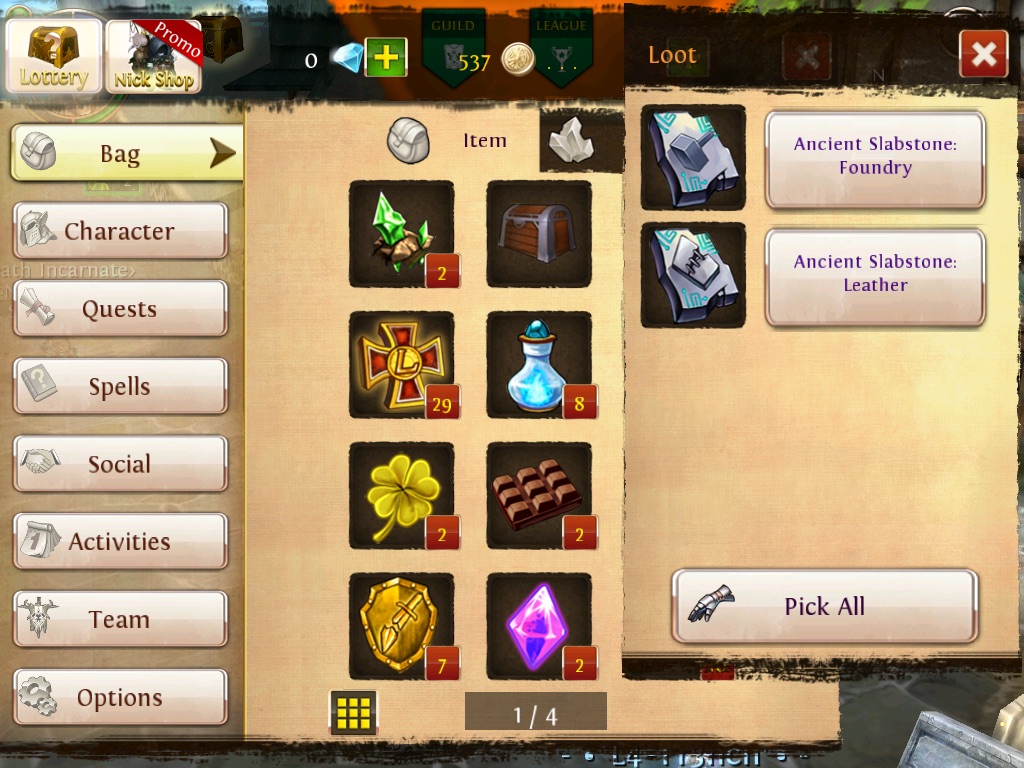The image size is (1024, 768).
Task: Select the blue potion flask slot
Action: click(x=539, y=365)
